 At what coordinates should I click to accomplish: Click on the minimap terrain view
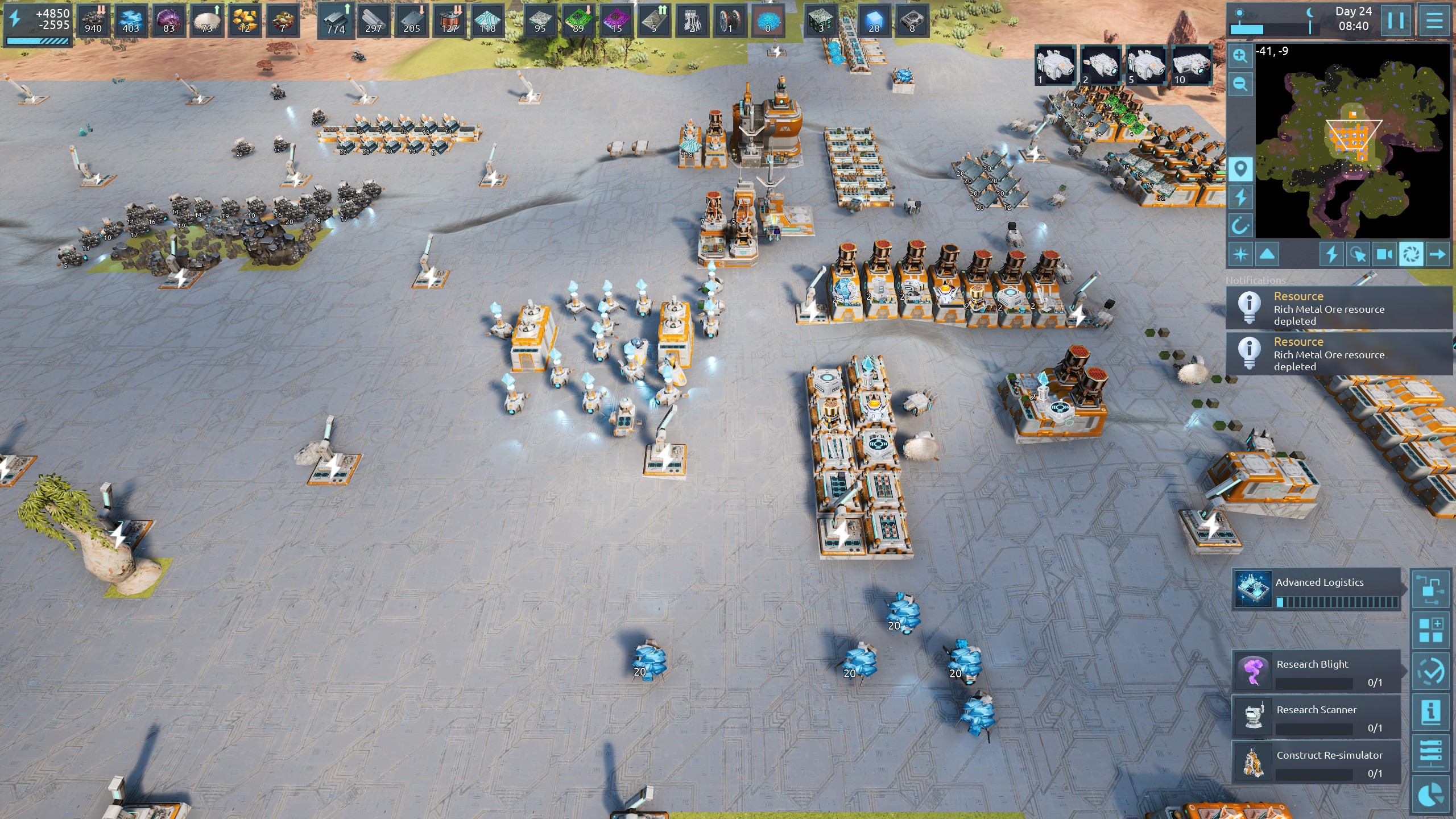pos(1352,141)
